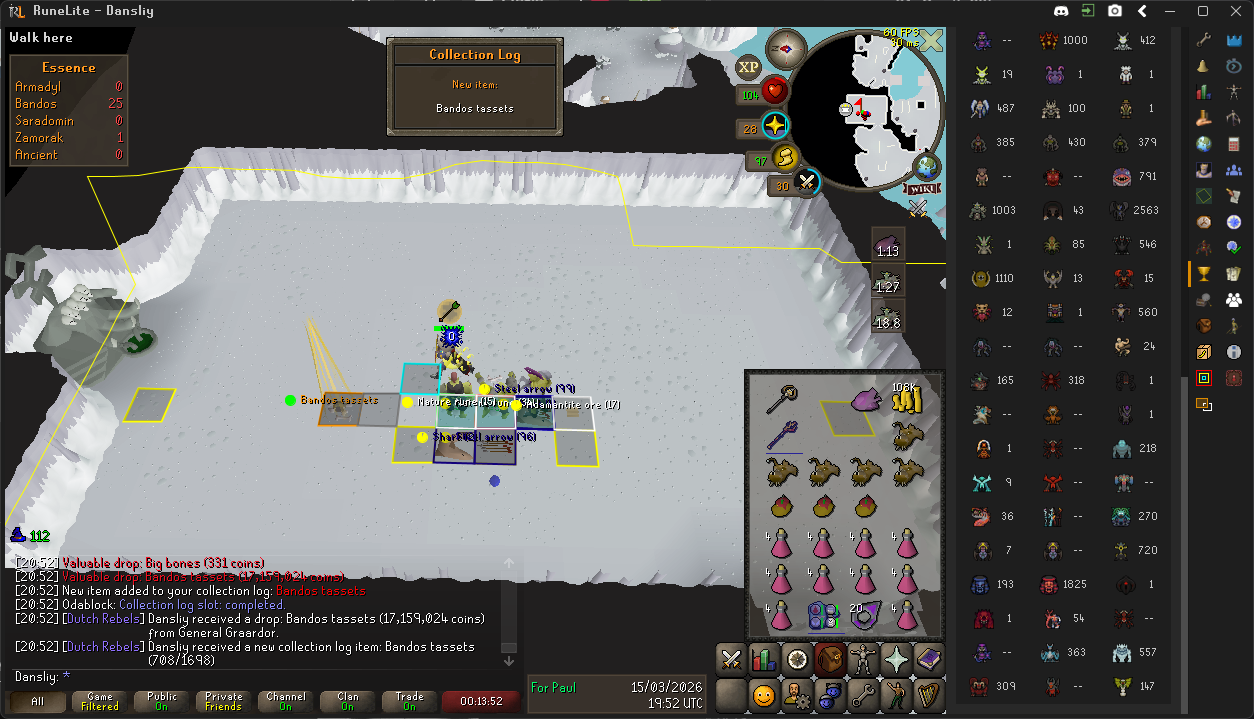Click the compass above the minimap

(x=786, y=48)
